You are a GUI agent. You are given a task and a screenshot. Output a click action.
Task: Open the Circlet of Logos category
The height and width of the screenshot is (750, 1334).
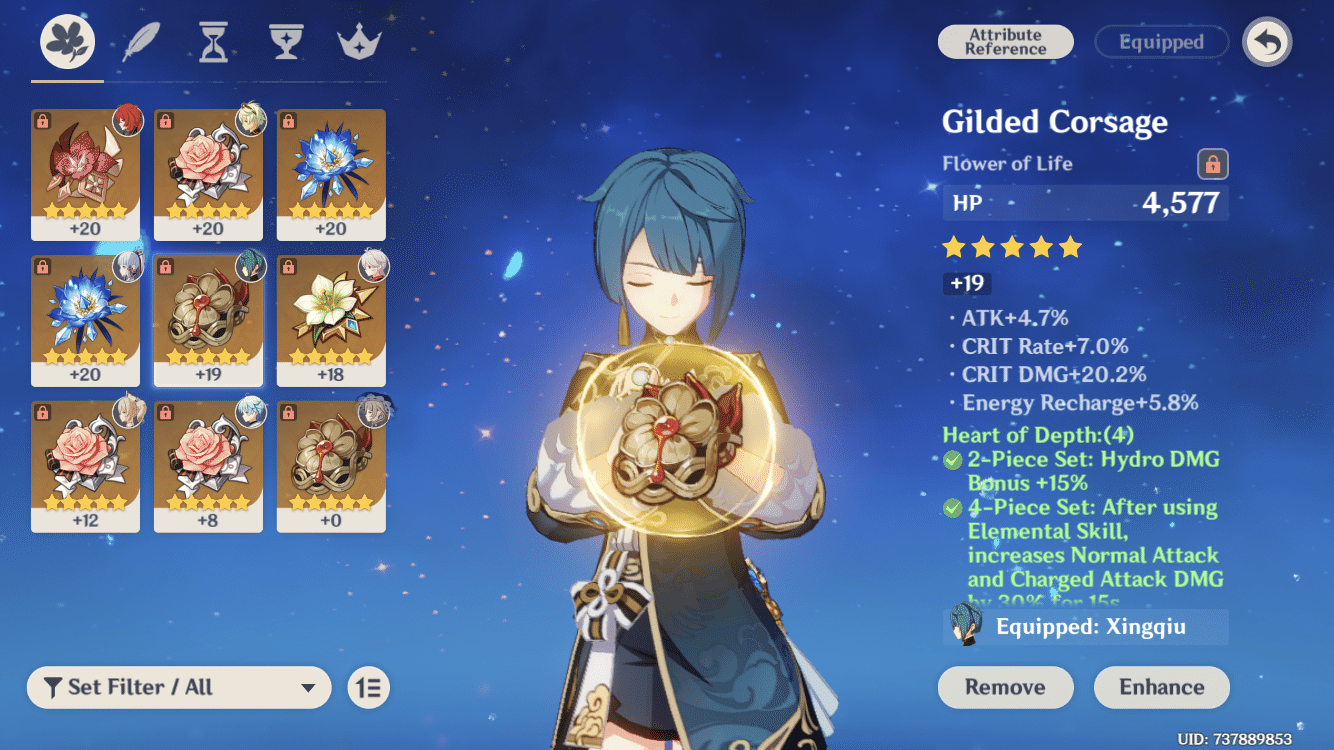[x=358, y=42]
